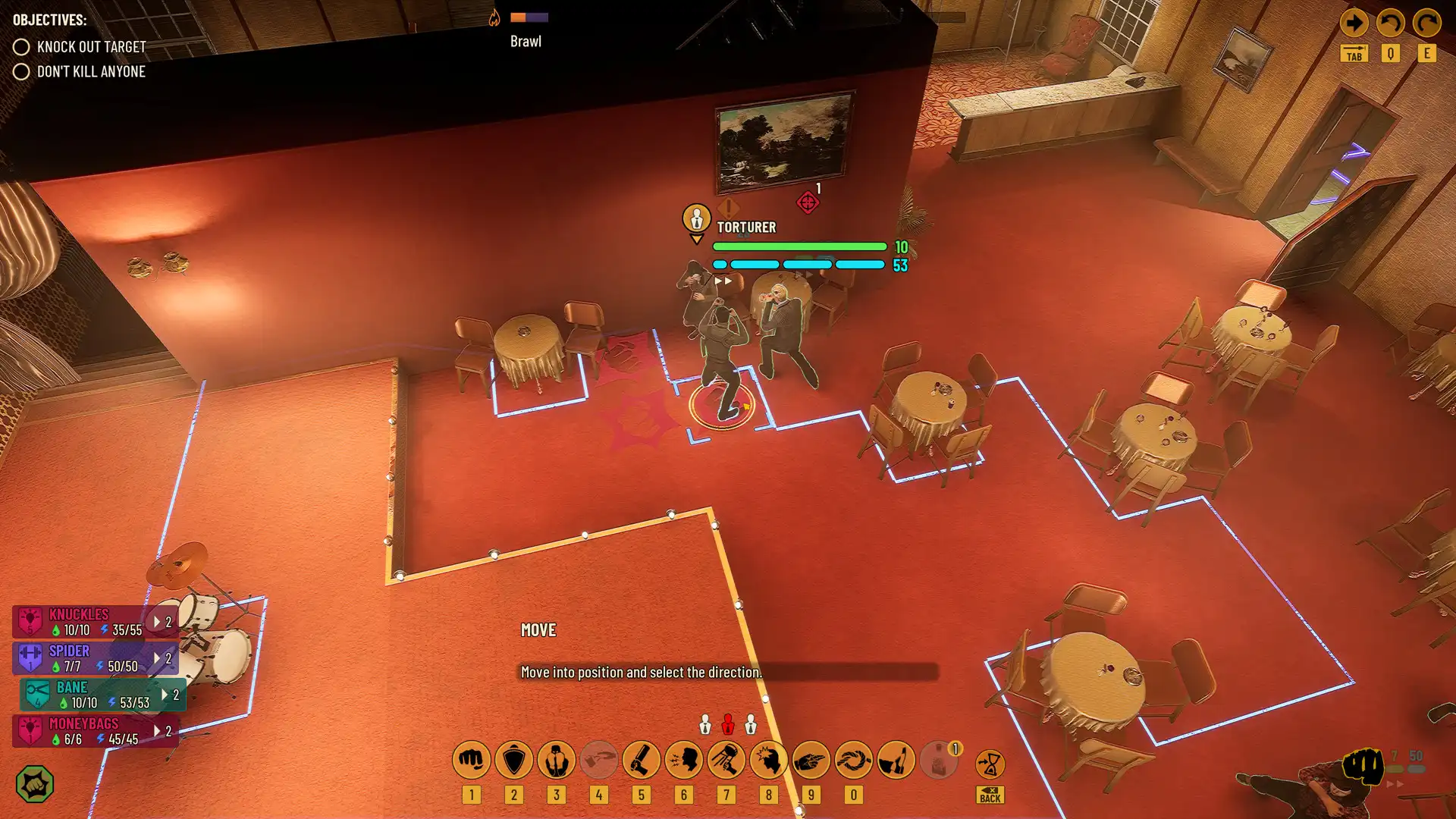
Task: Select the bottle consumable showing count 1
Action: 940,759
